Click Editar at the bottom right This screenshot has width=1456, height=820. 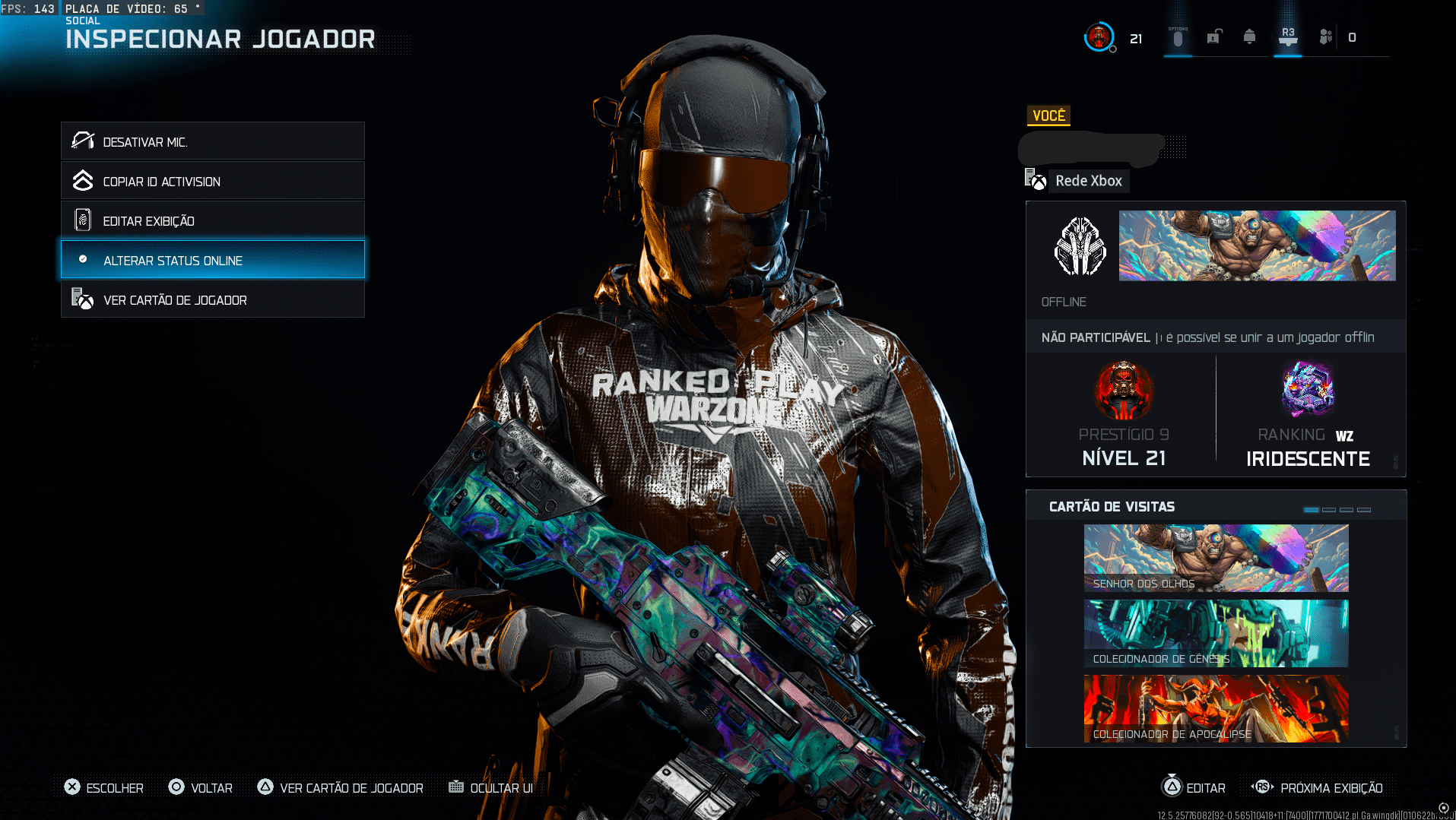(1194, 788)
